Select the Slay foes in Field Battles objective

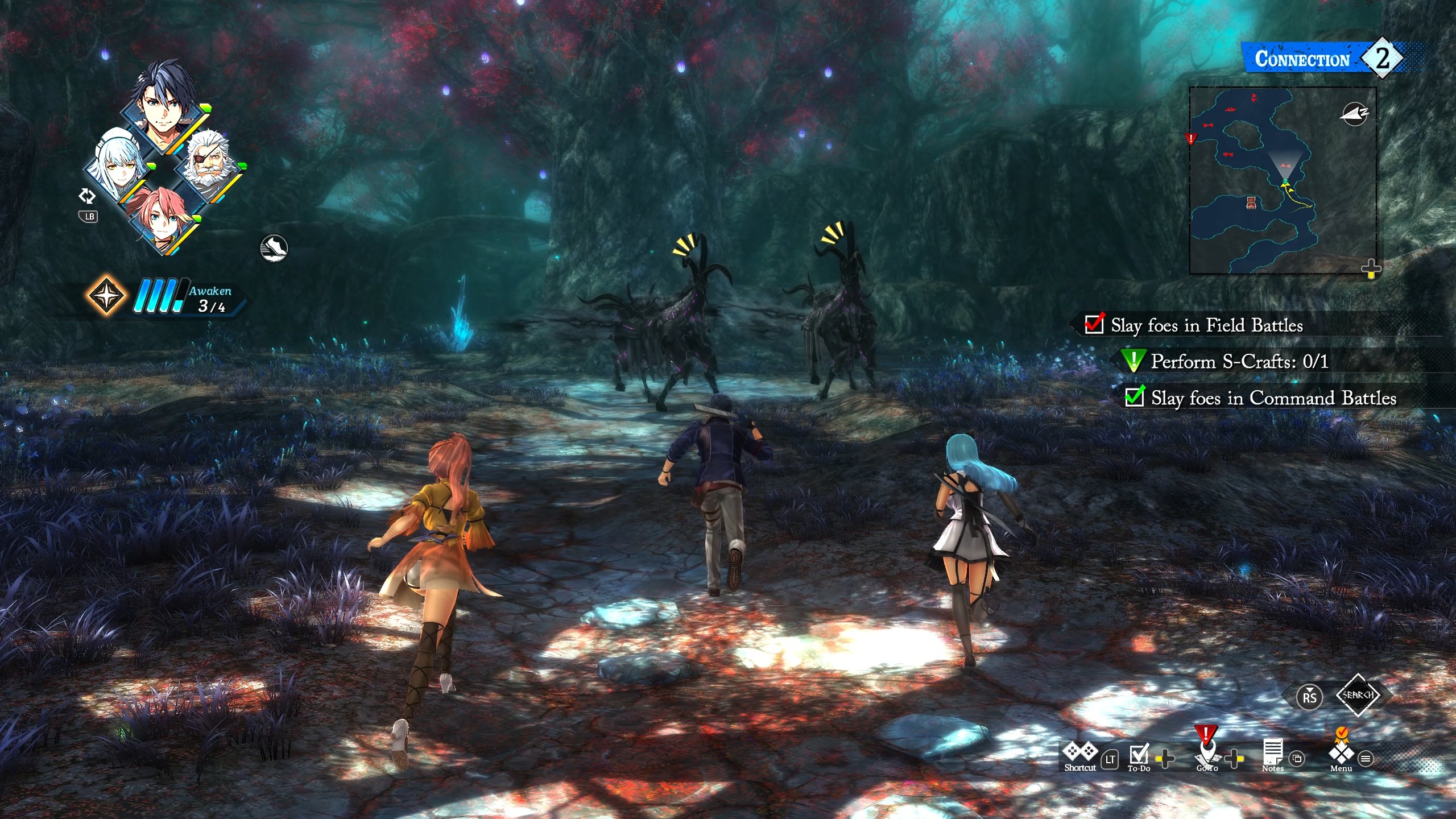pyautogui.click(x=1206, y=325)
